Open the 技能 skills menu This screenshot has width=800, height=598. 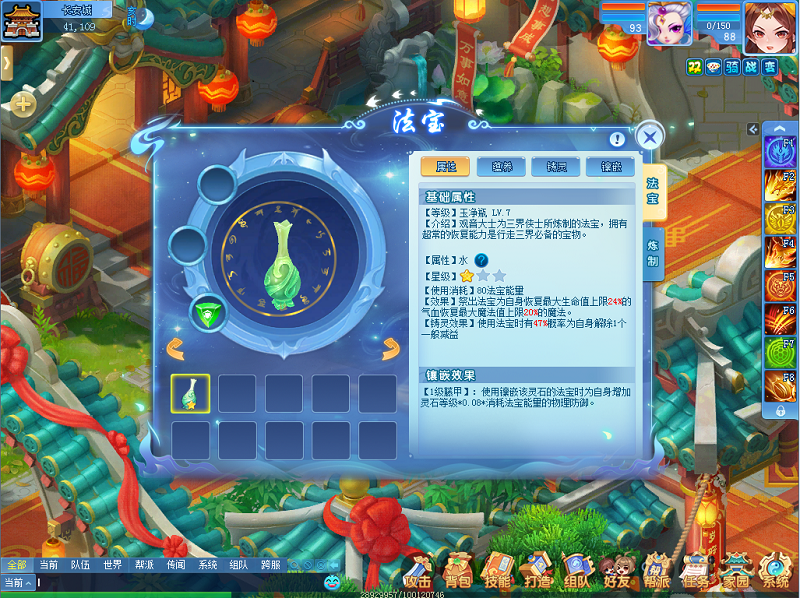[497, 574]
